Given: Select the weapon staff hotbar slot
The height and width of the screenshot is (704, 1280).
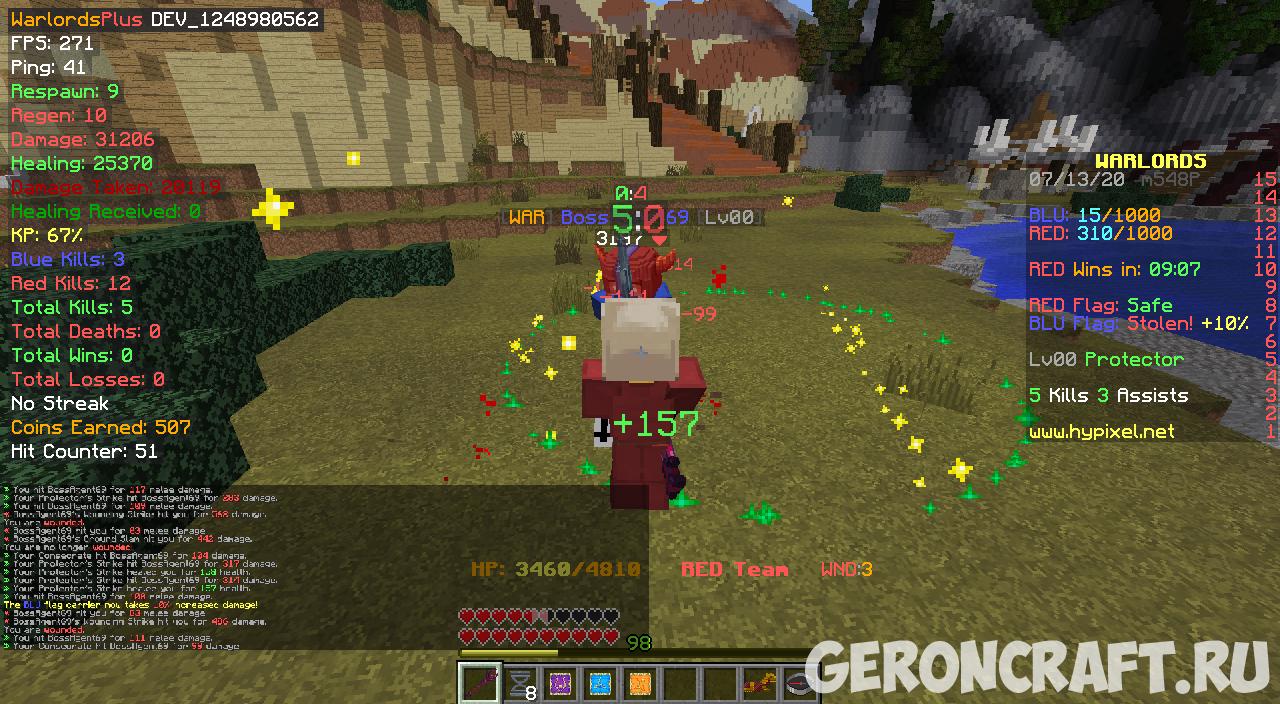Looking at the screenshot, I should pyautogui.click(x=480, y=684).
